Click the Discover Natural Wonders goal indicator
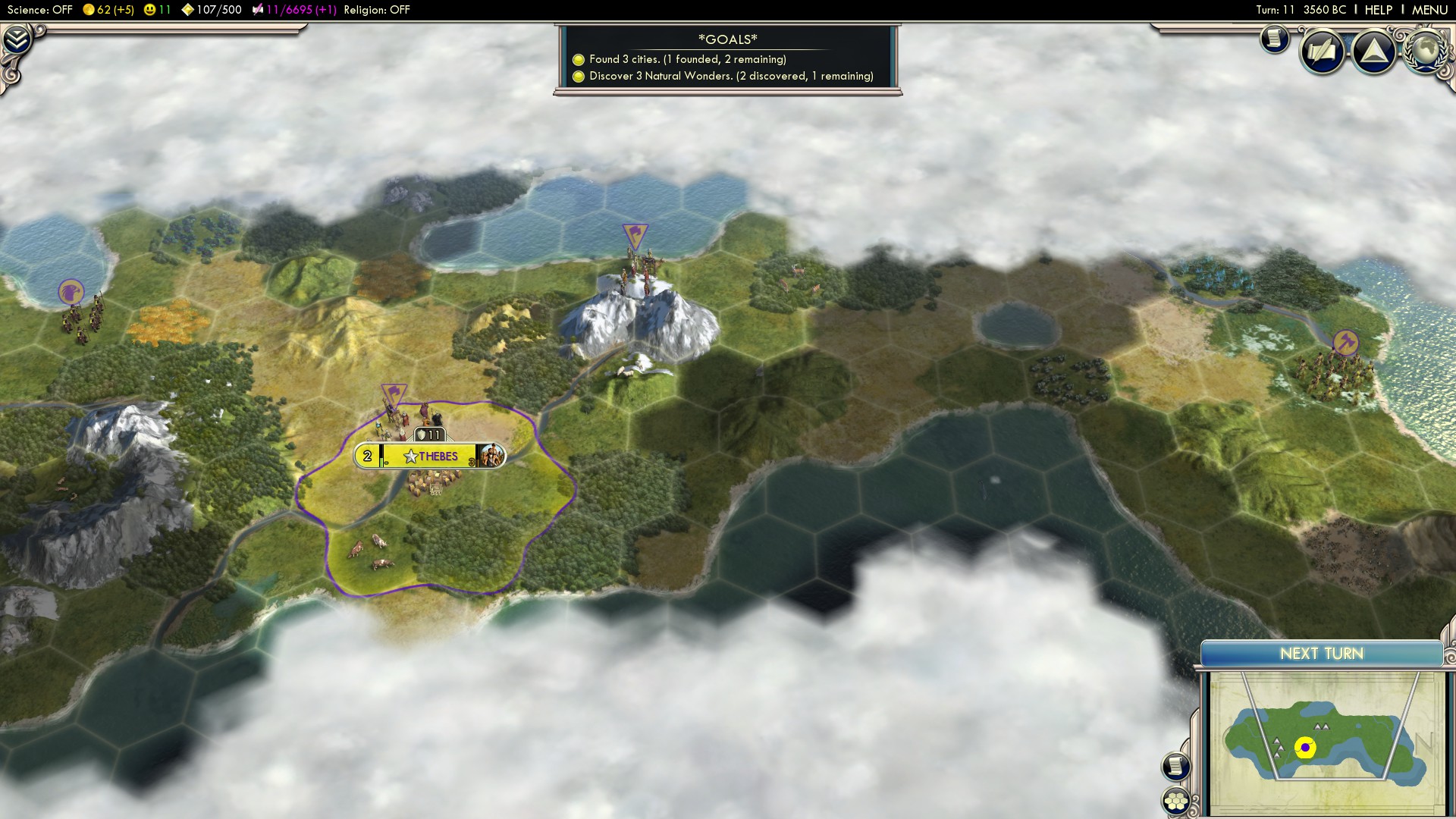 pos(580,76)
